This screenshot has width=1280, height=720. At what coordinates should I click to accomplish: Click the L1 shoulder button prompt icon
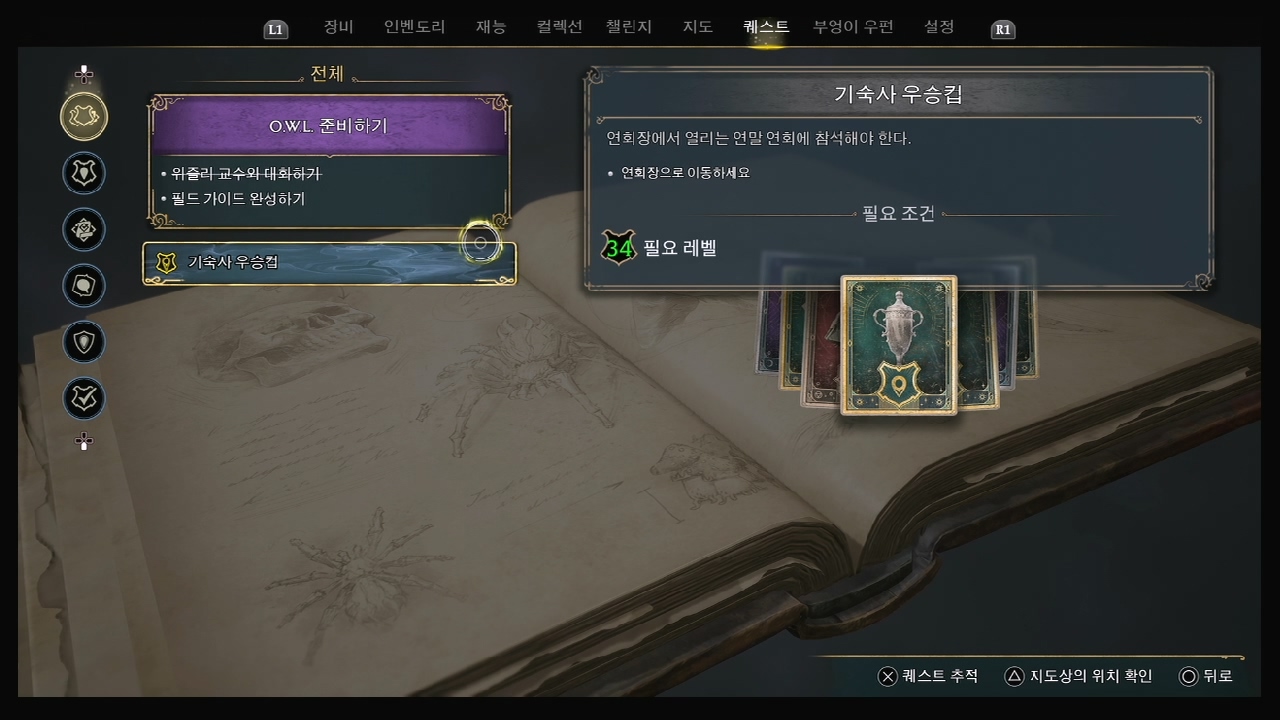click(x=275, y=29)
